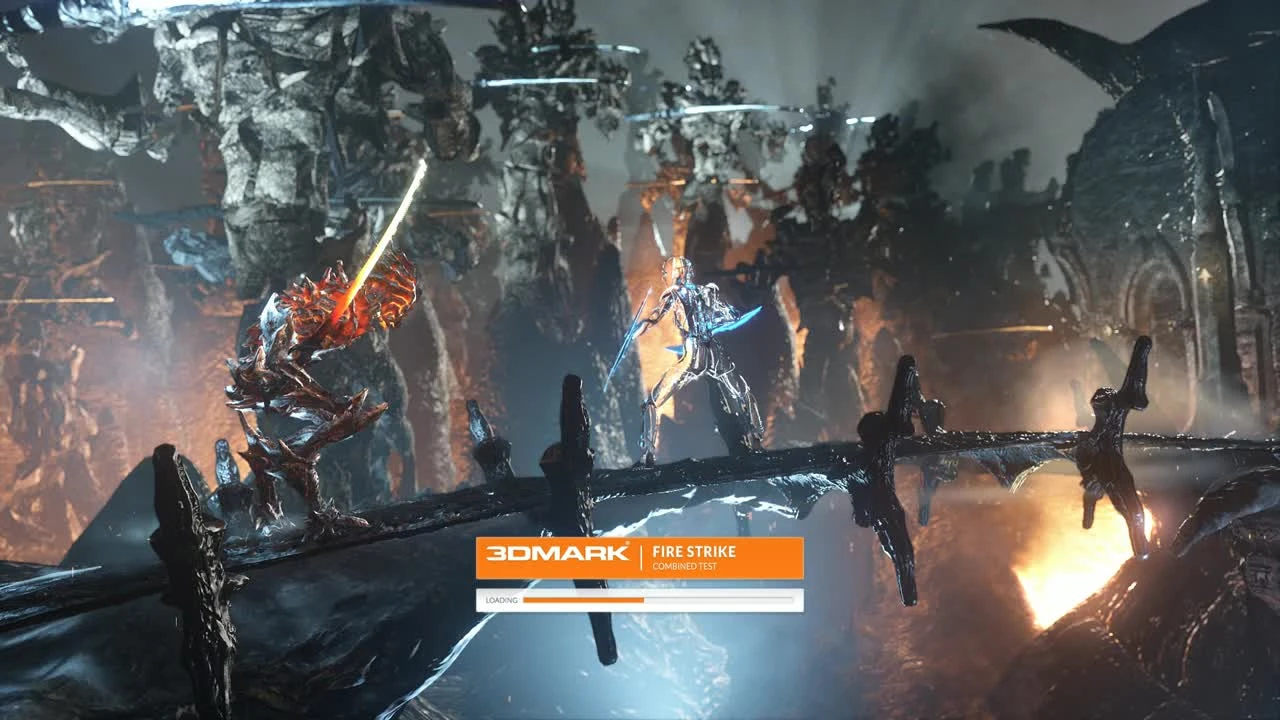Select the COMBINED TEST subtitle label
The height and width of the screenshot is (720, 1280).
coord(685,567)
